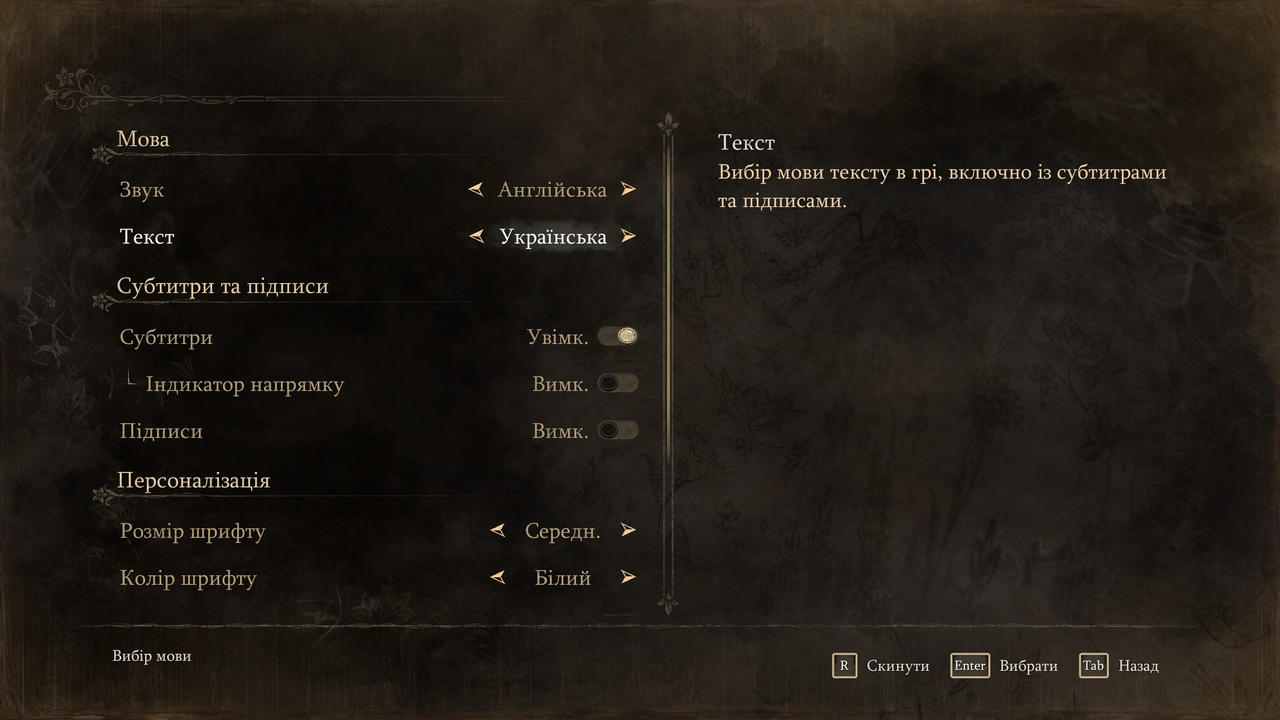Choose next Колір шрифту option
The width and height of the screenshot is (1280, 720).
[x=628, y=577]
